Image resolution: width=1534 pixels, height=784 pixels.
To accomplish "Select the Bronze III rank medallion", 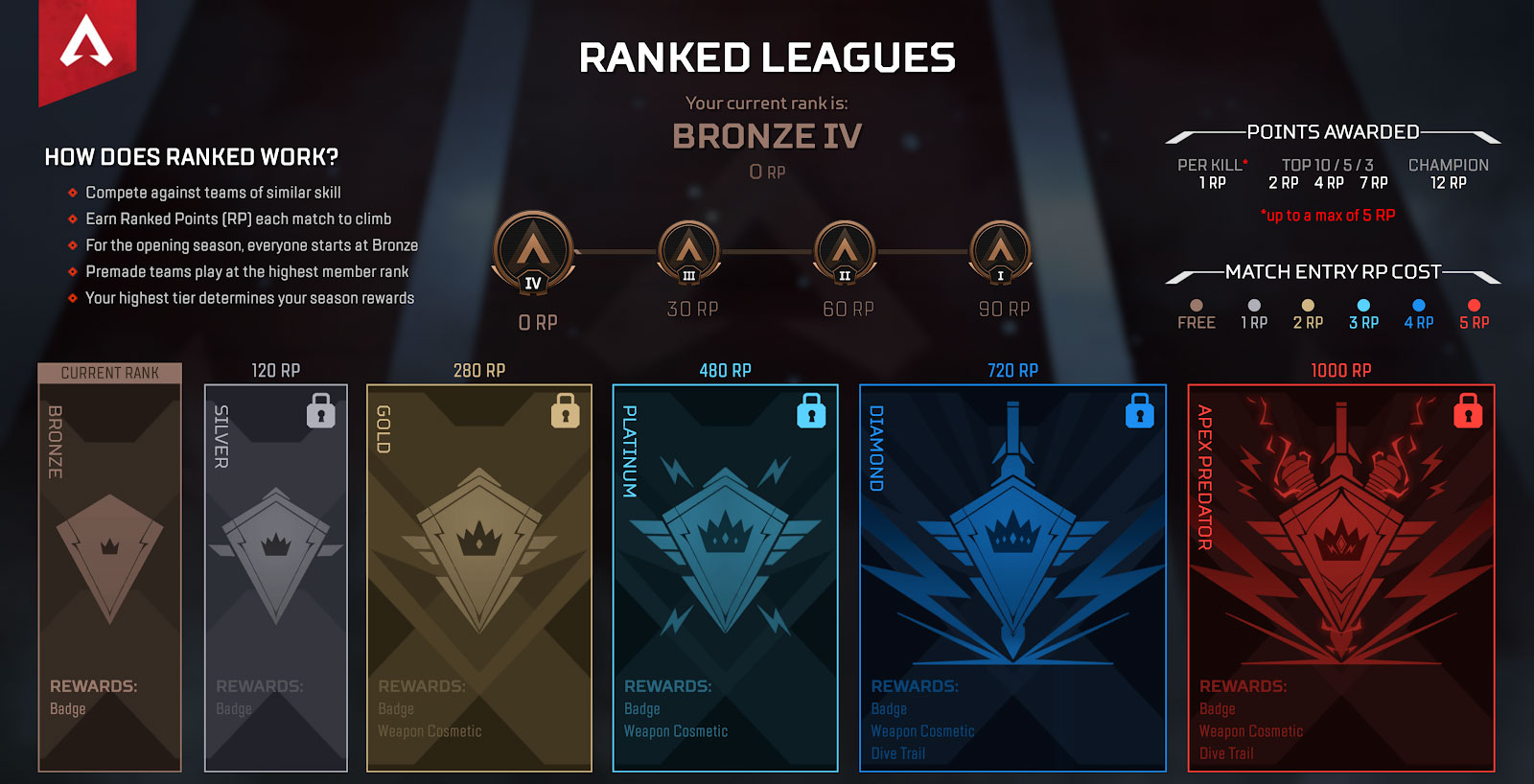I will [x=688, y=251].
